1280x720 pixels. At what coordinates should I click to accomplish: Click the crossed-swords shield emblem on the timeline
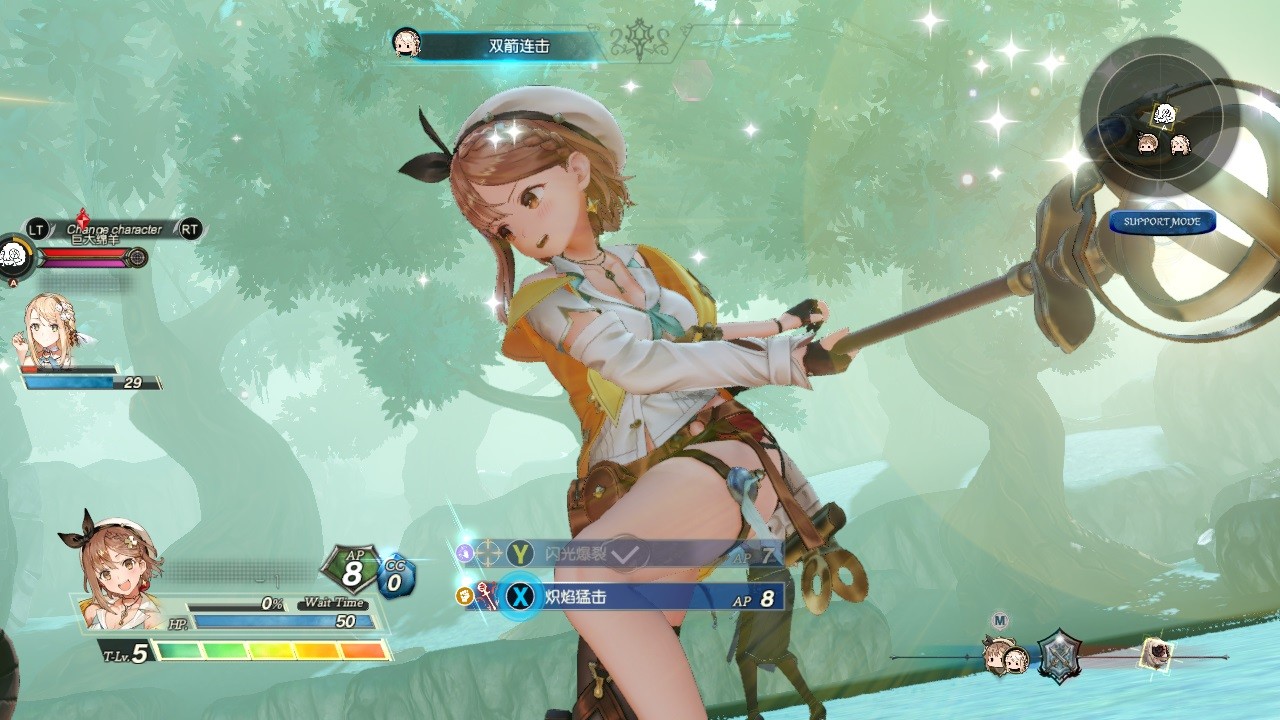(x=1058, y=656)
